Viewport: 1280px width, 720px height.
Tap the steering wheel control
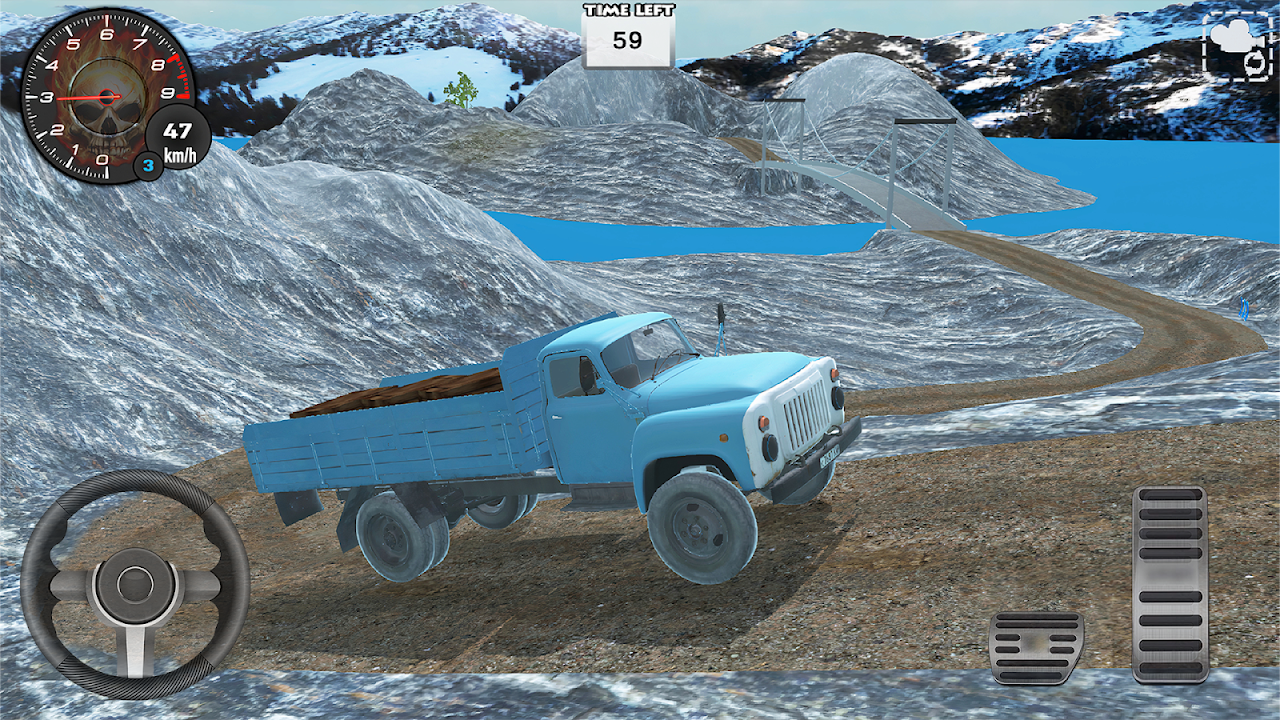(135, 585)
